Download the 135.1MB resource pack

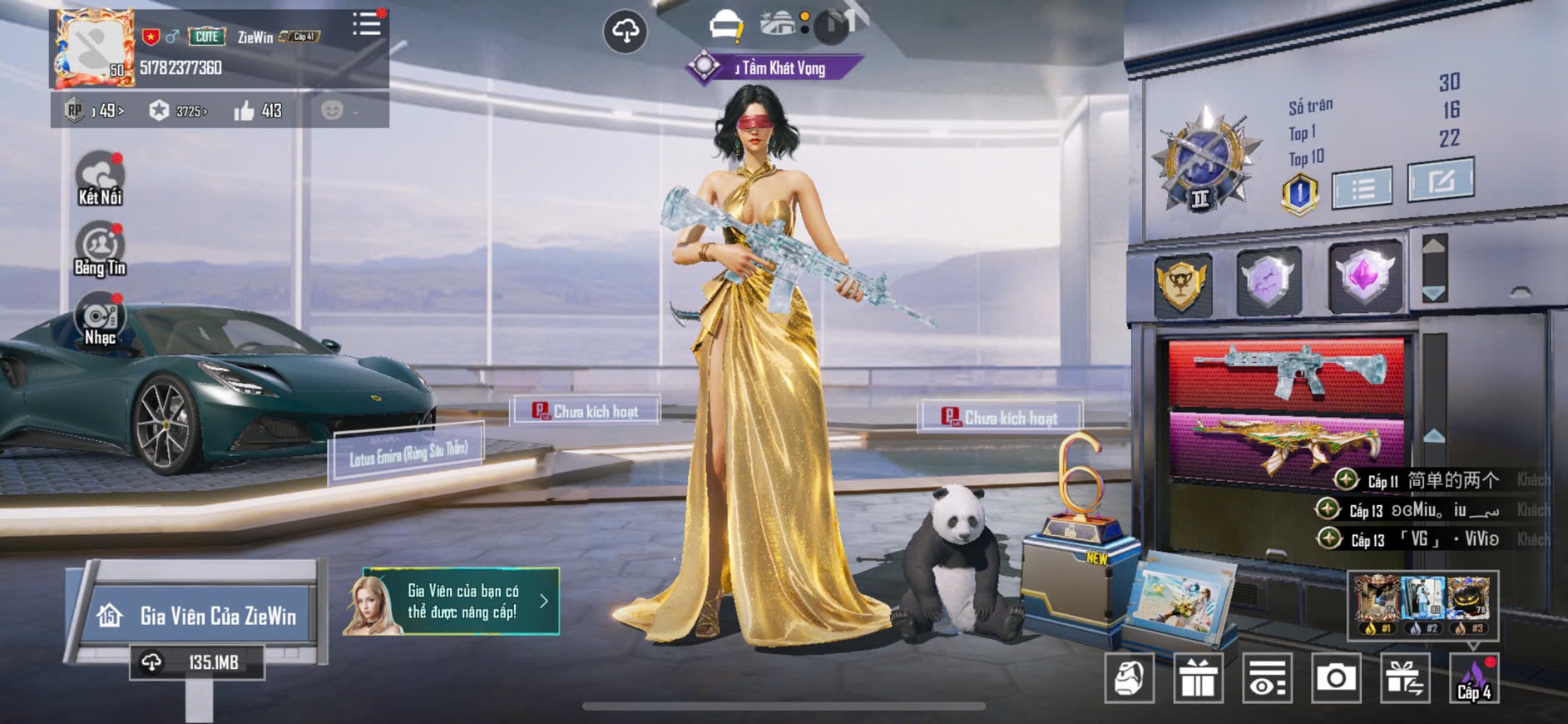197,662
